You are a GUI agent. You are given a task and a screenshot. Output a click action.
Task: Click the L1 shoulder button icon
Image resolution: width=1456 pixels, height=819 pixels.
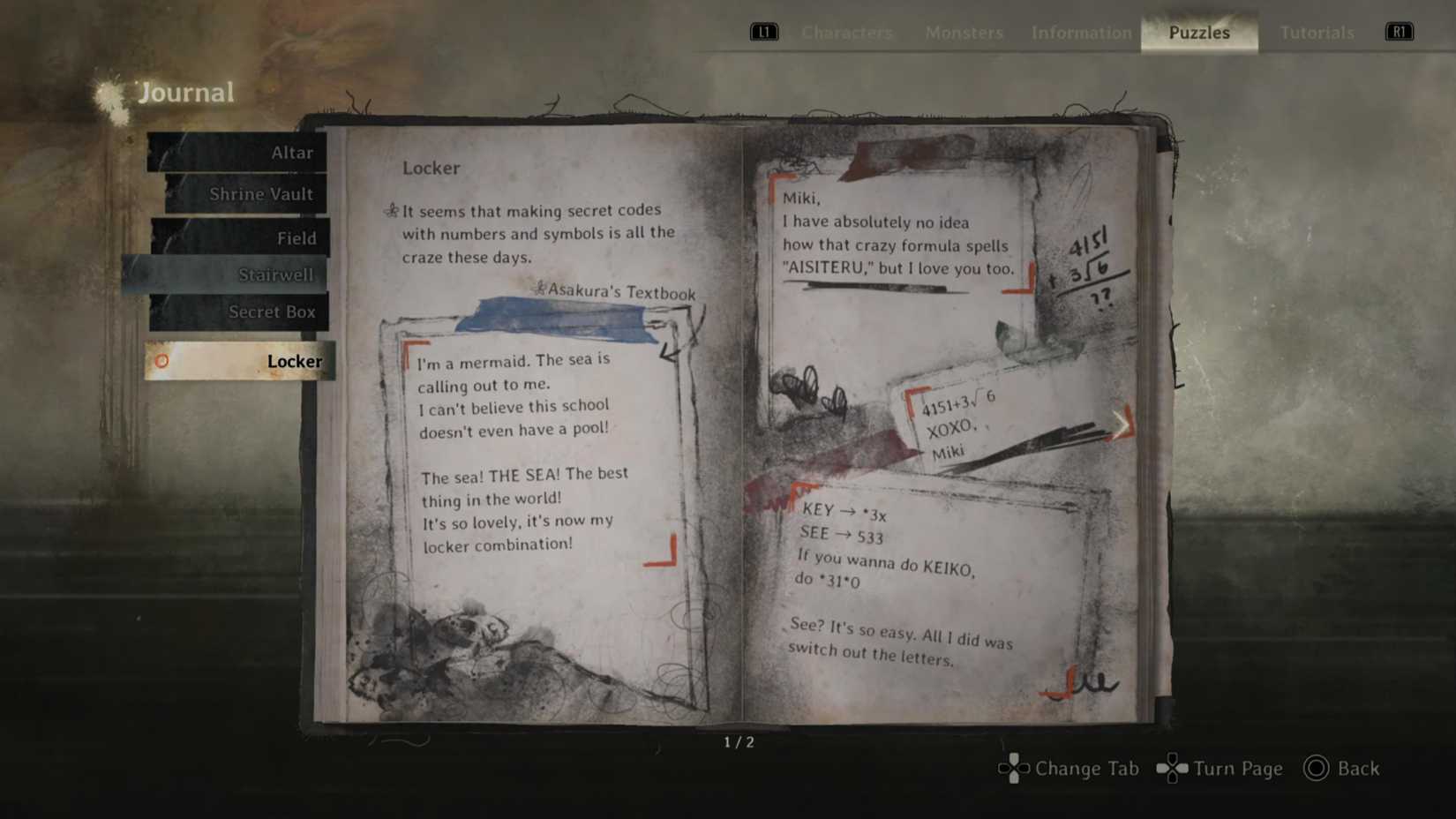pos(763,32)
